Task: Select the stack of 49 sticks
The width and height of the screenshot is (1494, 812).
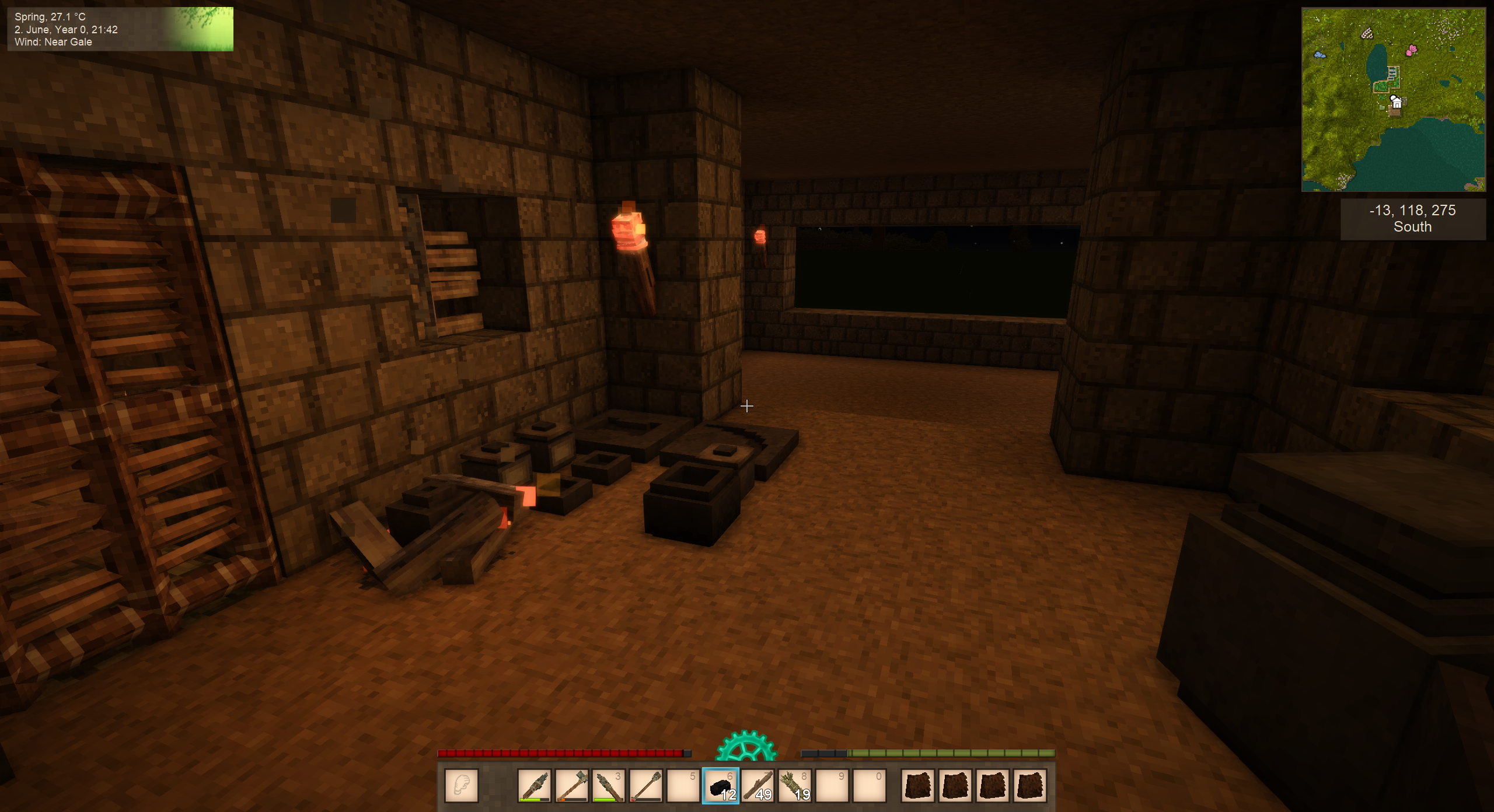Action: tap(758, 786)
